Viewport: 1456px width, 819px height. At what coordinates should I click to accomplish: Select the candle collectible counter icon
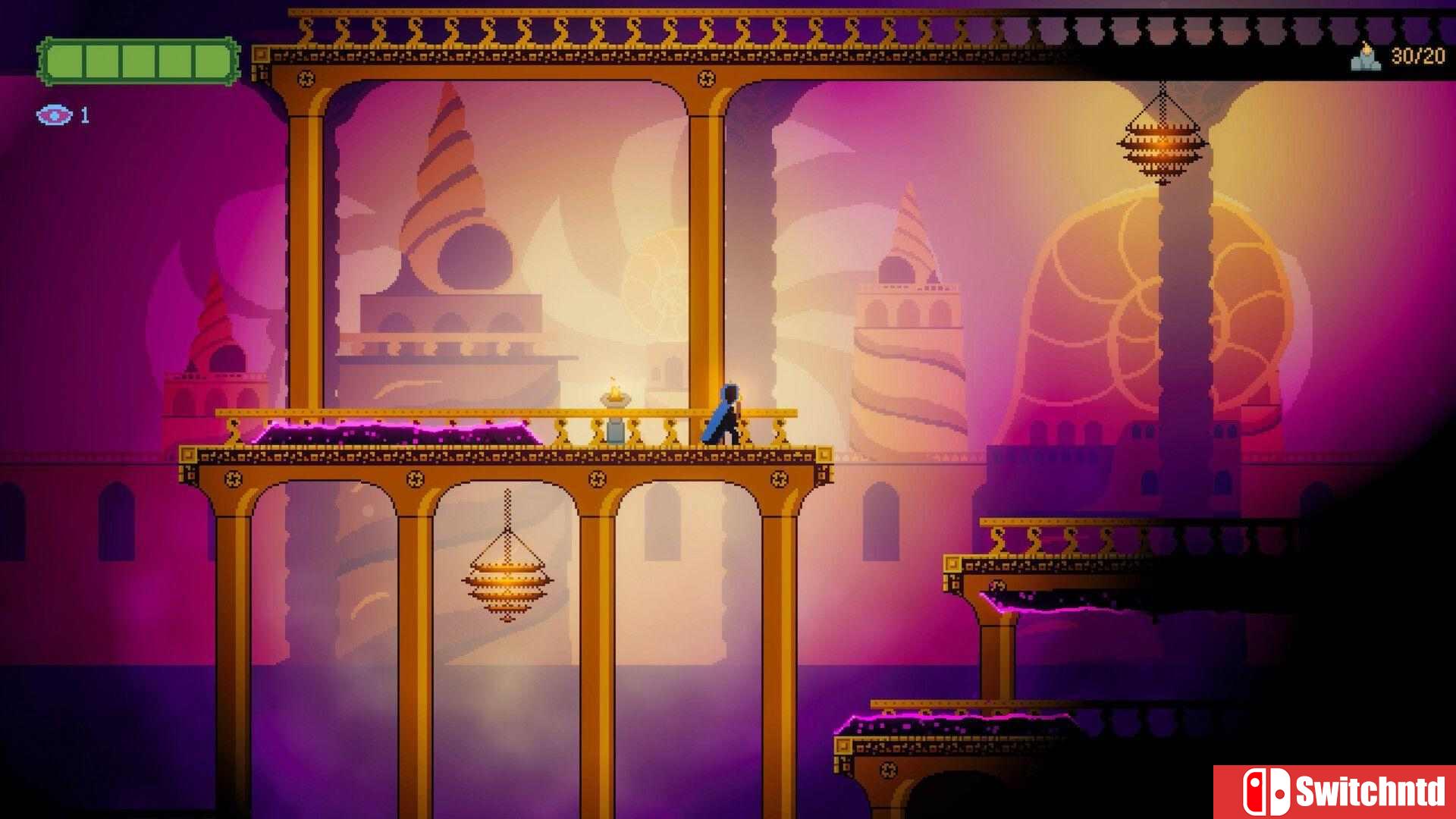point(1366,57)
